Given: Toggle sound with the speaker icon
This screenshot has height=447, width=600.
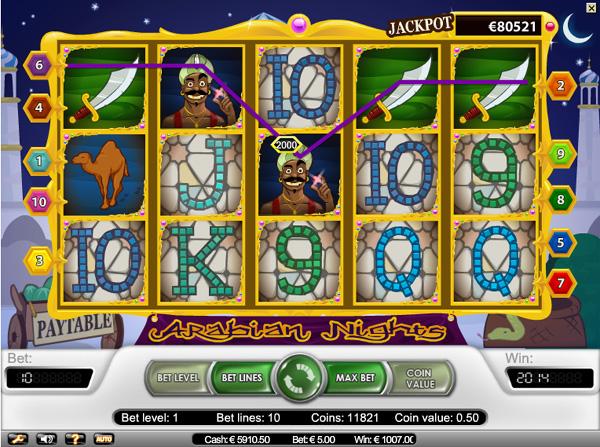Looking at the screenshot, I should [44, 438].
